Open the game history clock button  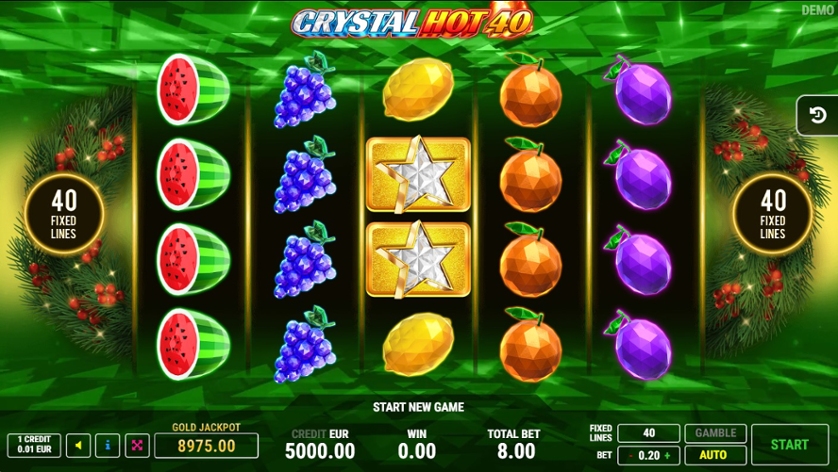tap(819, 116)
